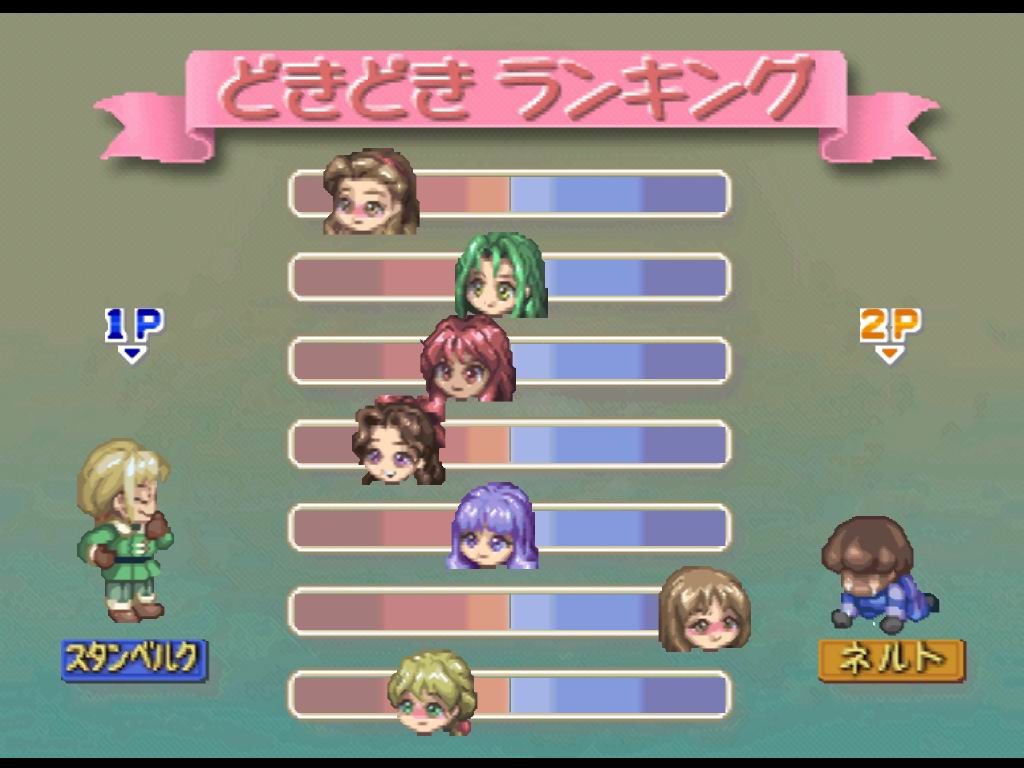Viewport: 1024px width, 768px height.
Task: Choose the green-haired girl's ranking portrait
Action: pyautogui.click(x=500, y=275)
